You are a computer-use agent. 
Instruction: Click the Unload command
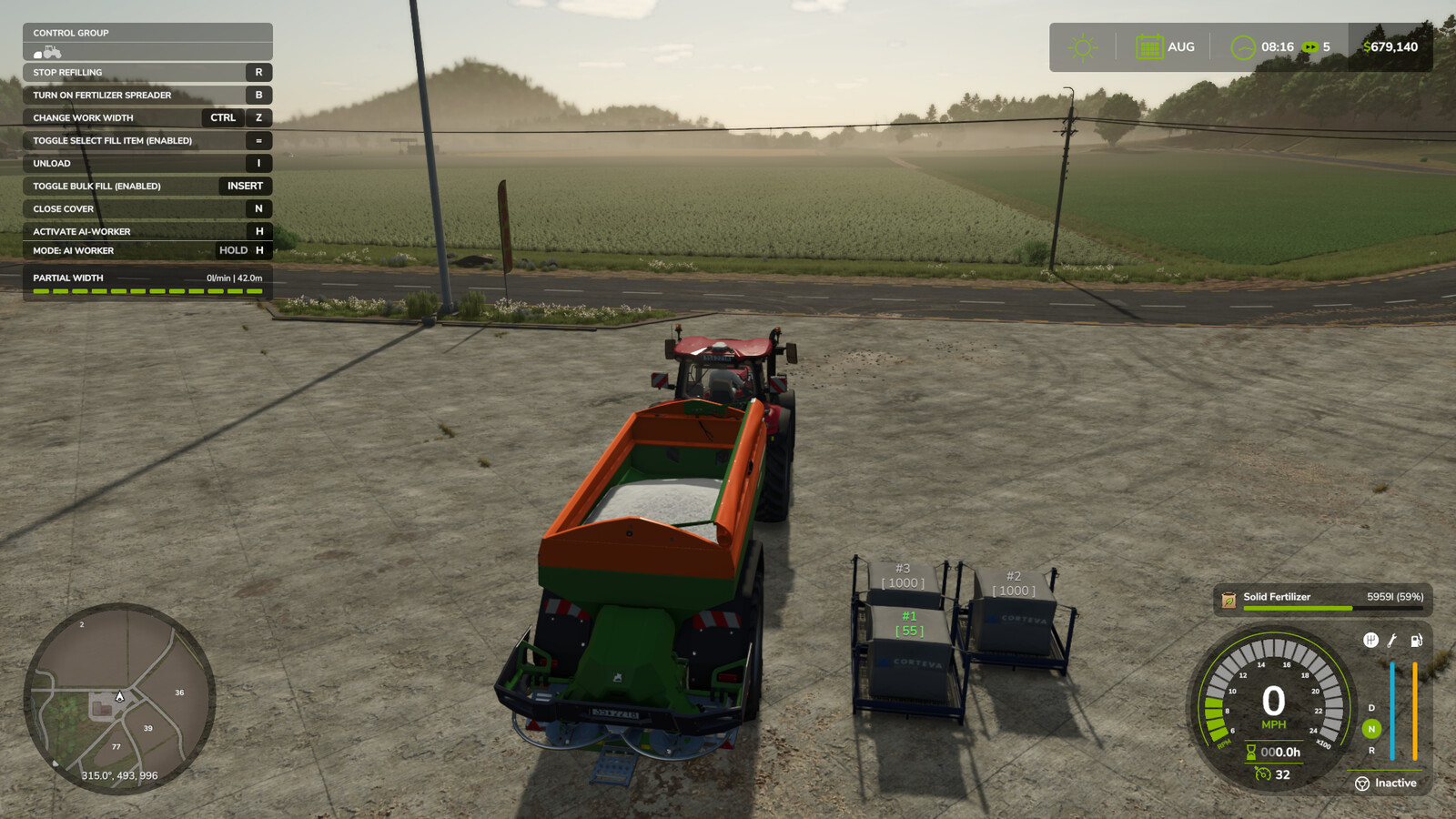tap(50, 163)
